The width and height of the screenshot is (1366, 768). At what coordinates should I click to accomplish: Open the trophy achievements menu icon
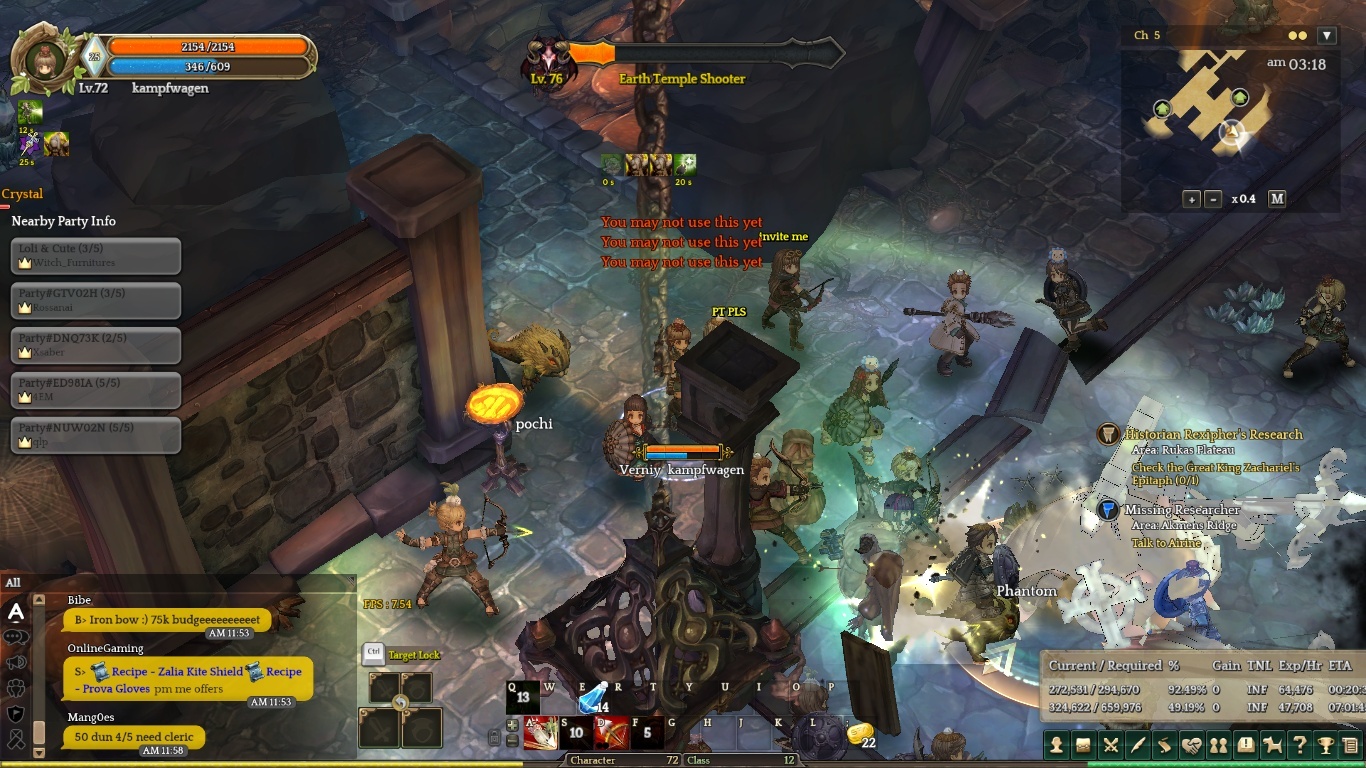click(1326, 745)
